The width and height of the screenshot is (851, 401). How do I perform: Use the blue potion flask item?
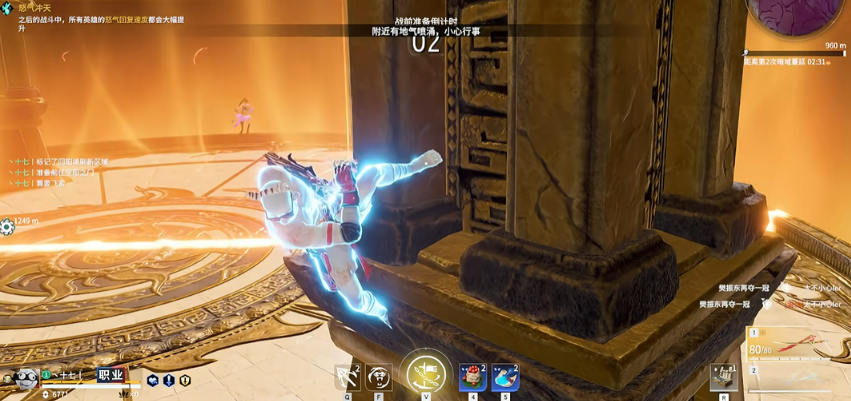pos(505,376)
